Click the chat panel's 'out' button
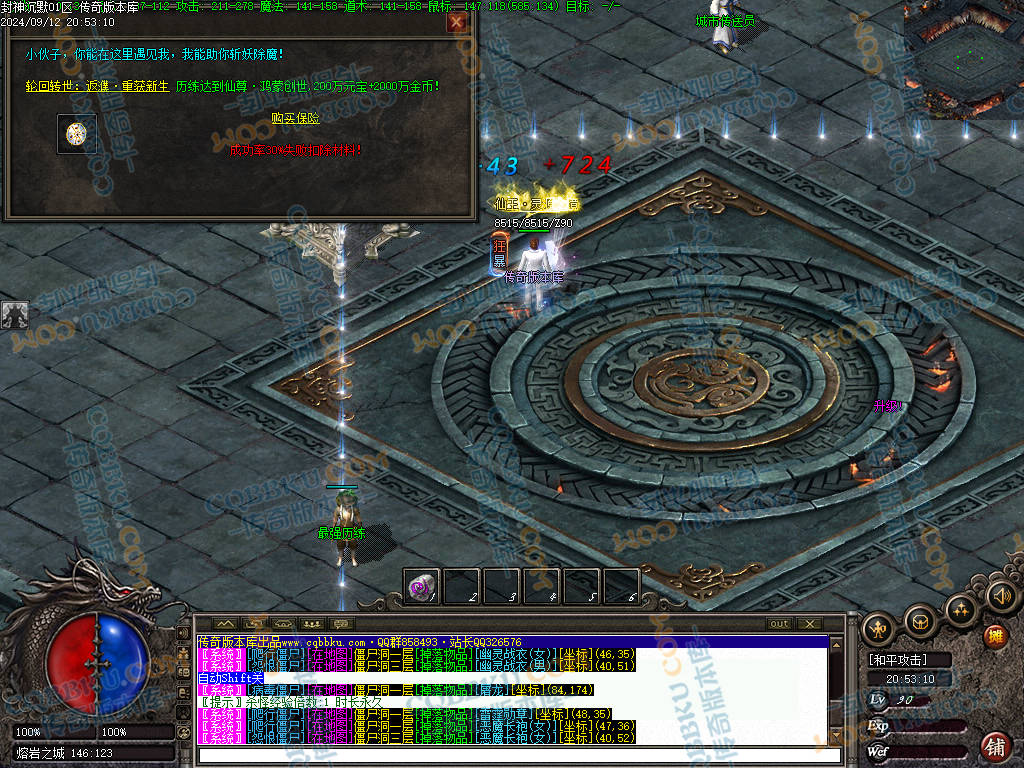This screenshot has height=768, width=1024. point(779,624)
